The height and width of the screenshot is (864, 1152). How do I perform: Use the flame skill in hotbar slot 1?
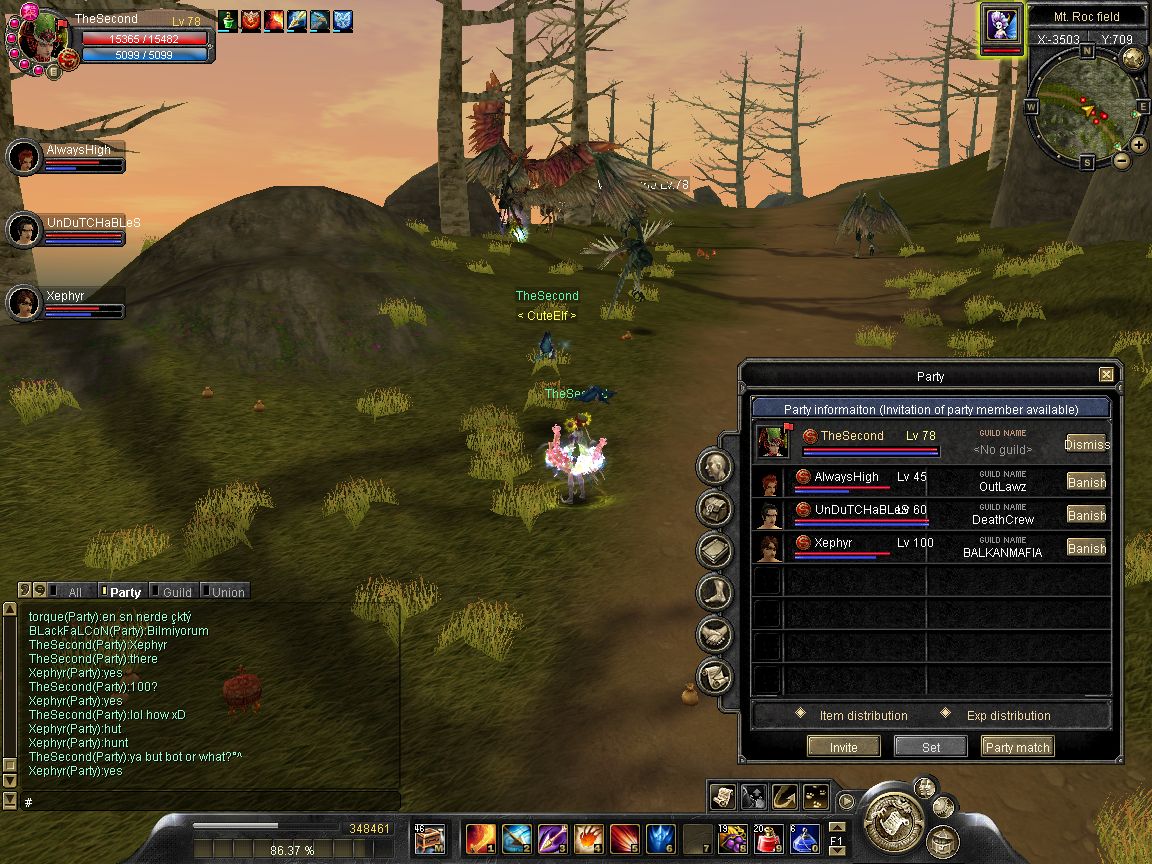tap(481, 837)
